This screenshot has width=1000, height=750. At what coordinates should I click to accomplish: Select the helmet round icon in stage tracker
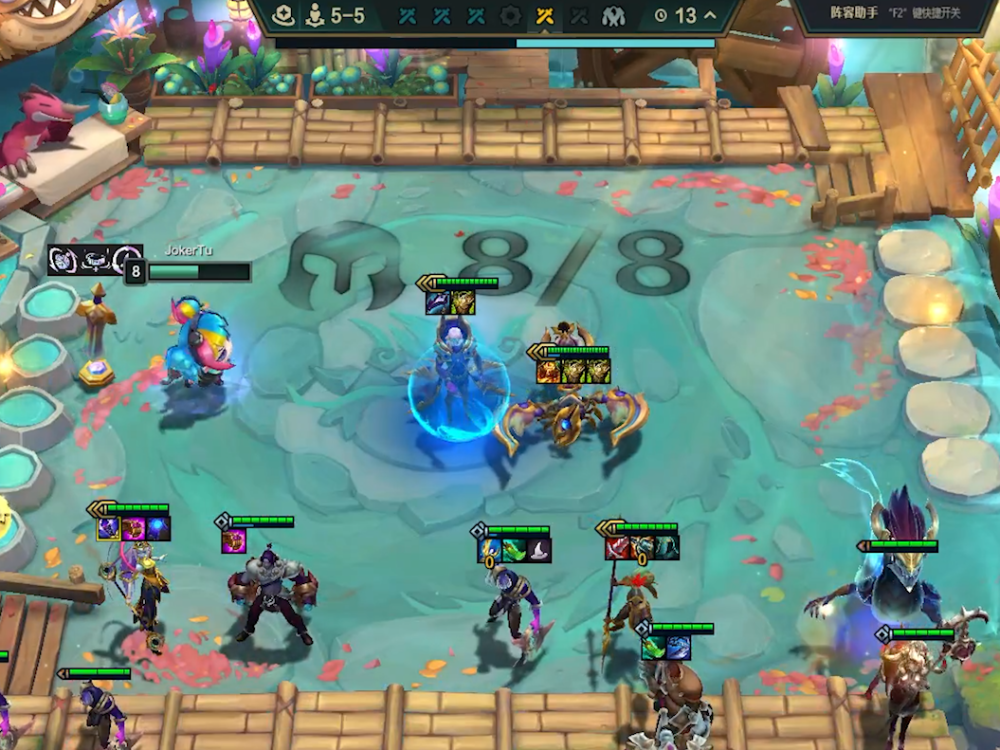click(613, 16)
